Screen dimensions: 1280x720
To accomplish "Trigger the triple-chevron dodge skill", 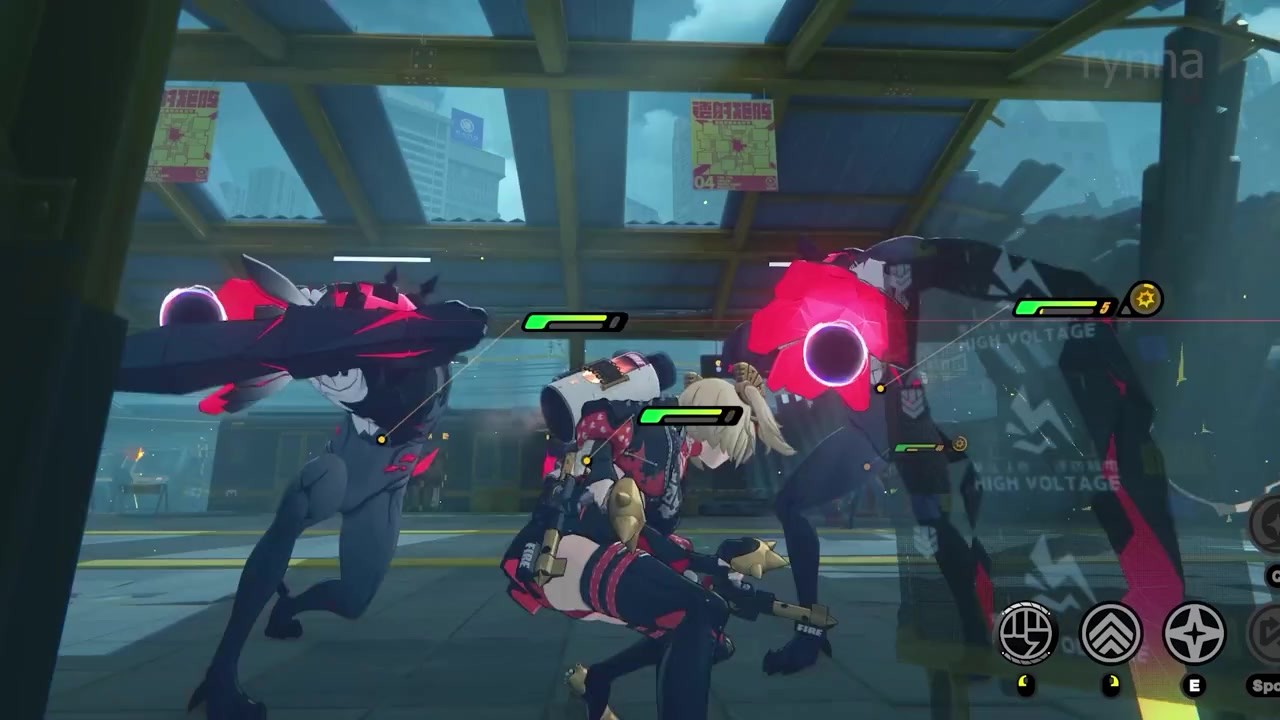I will (1110, 633).
